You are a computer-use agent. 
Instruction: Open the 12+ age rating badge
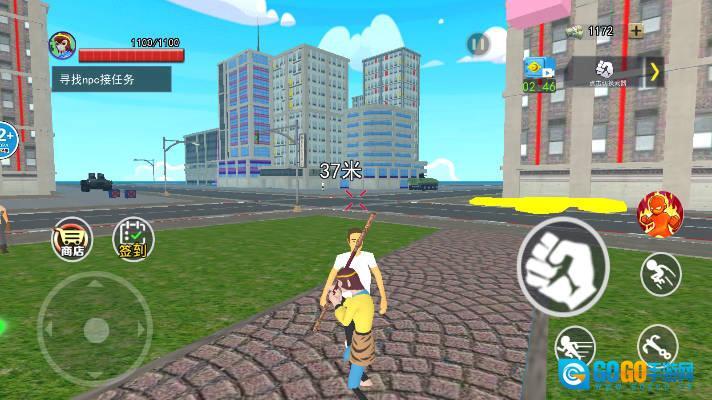[x=5, y=141]
